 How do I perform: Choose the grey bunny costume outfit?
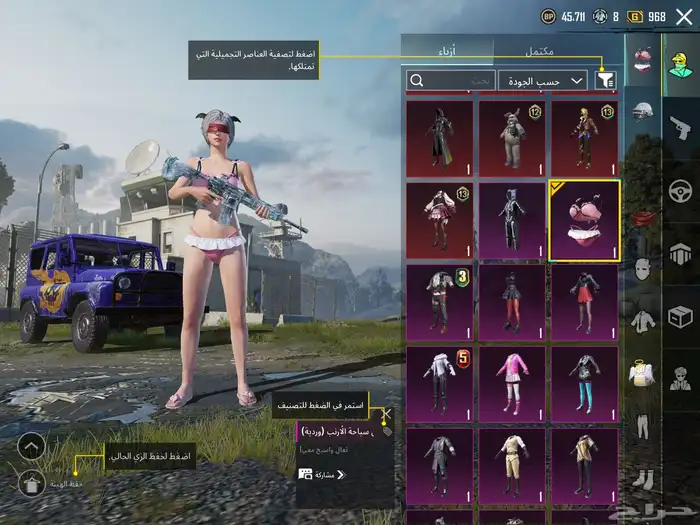[x=512, y=138]
